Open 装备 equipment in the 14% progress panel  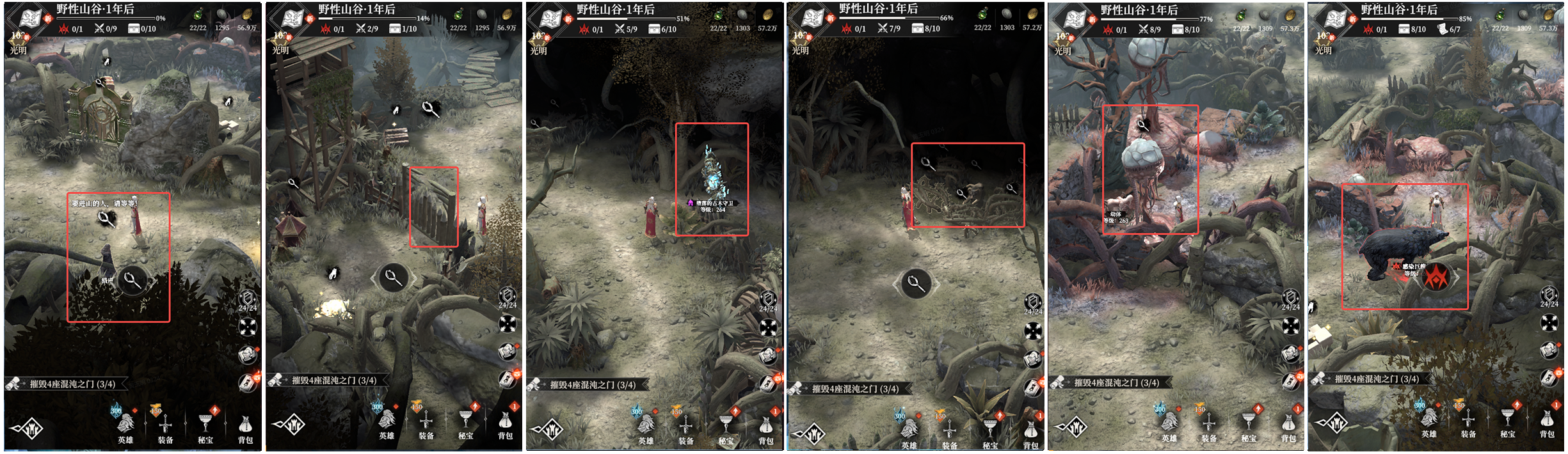(426, 425)
